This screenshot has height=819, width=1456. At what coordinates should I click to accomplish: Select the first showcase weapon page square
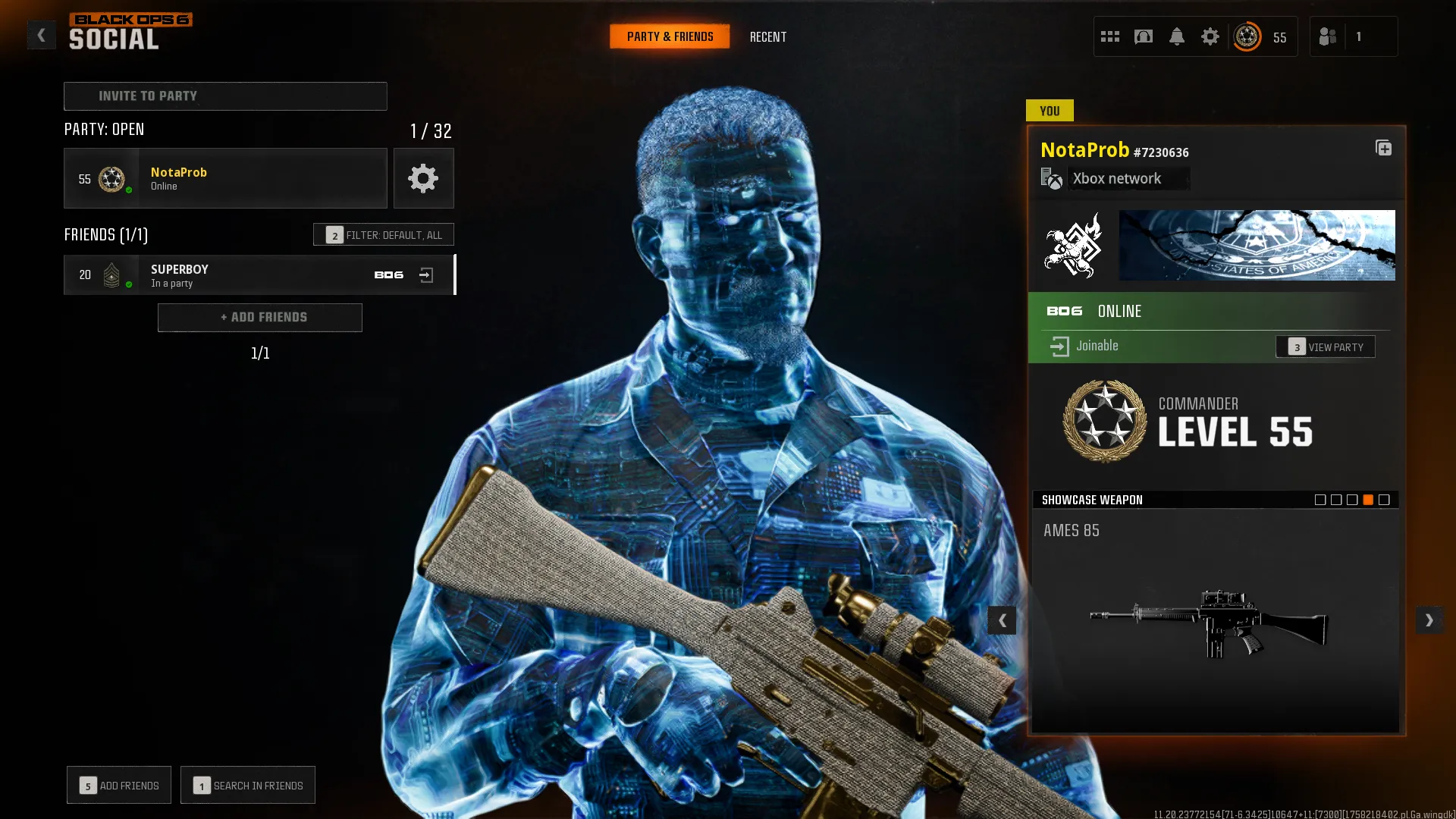point(1319,499)
